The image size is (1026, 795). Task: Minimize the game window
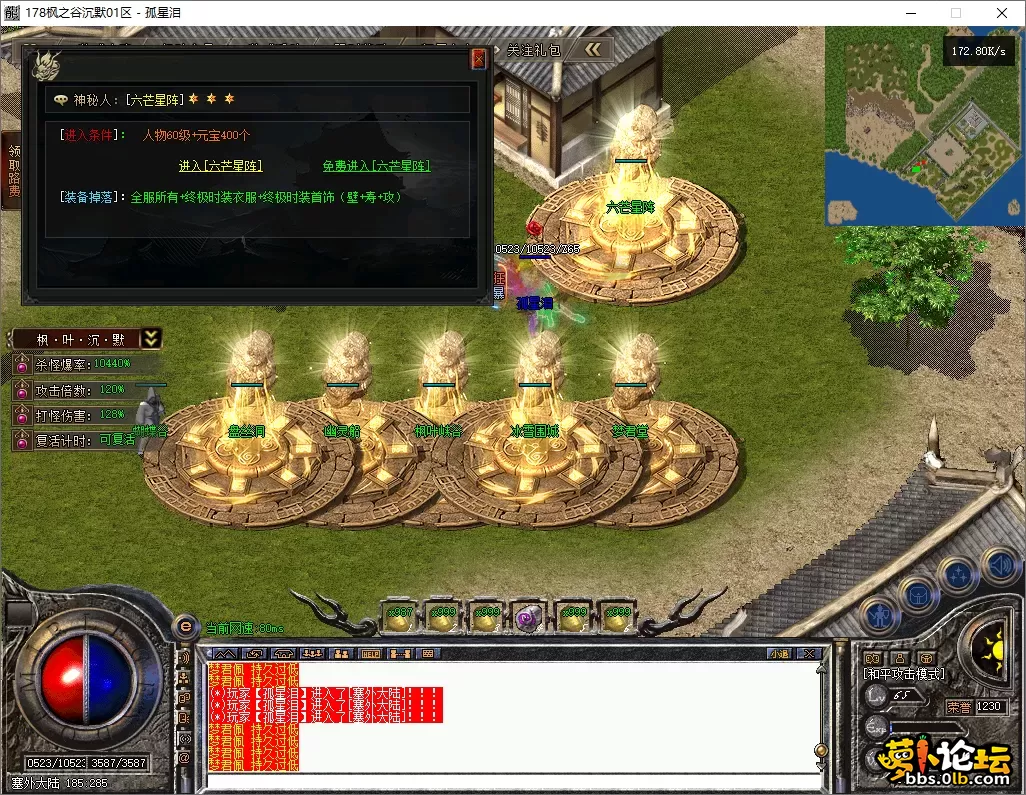(910, 13)
